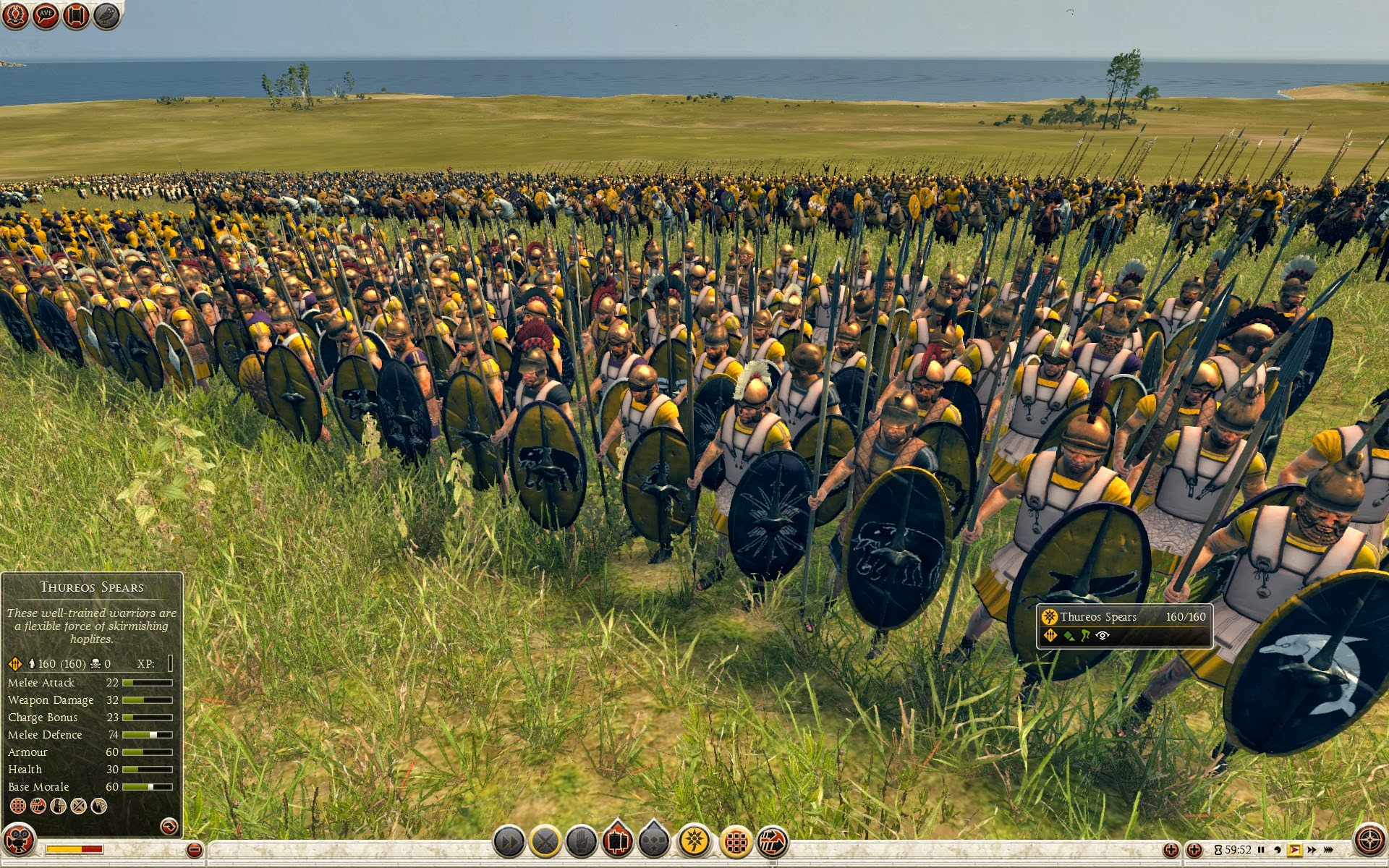This screenshot has height=868, width=1389.
Task: Pause the battle
Action: tap(1261, 850)
